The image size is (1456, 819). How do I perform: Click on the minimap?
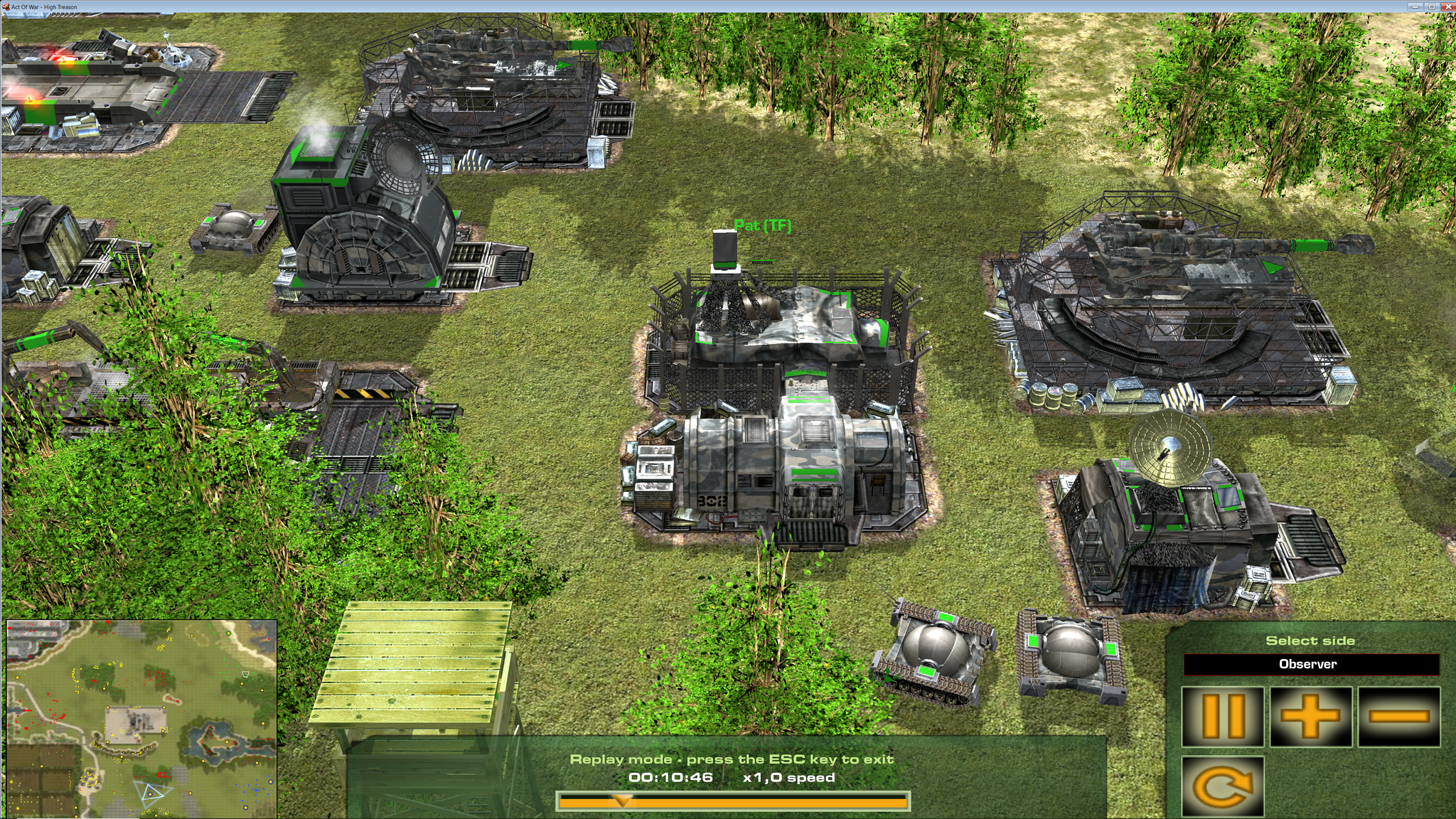(x=141, y=718)
